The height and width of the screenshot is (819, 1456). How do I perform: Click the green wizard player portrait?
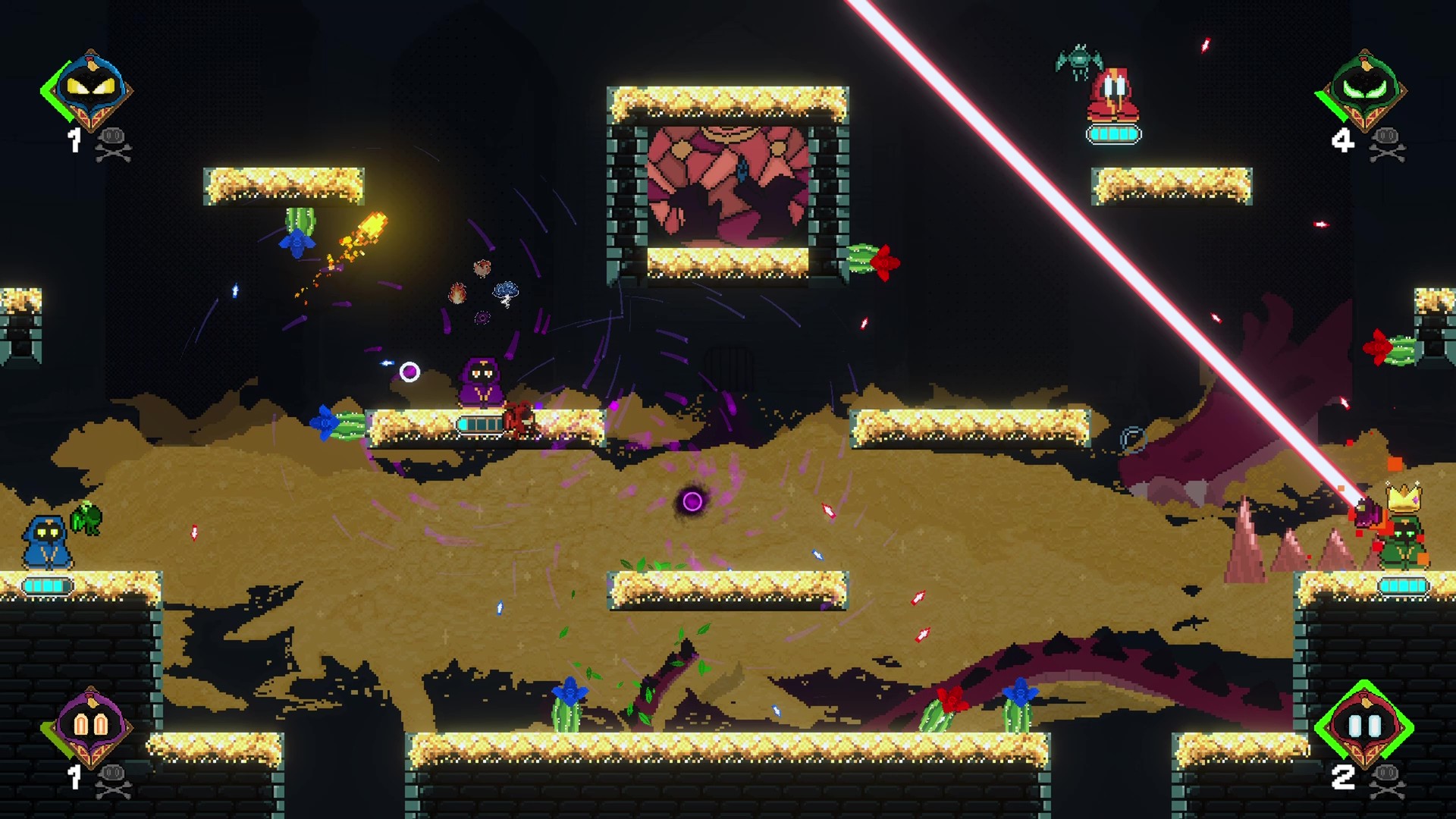tap(1364, 89)
